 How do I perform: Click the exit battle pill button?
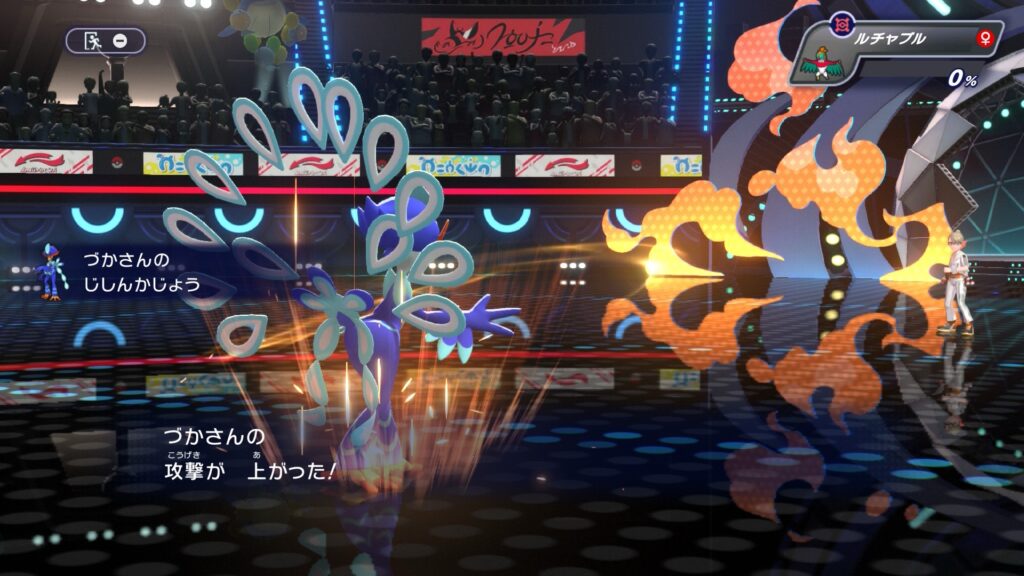(x=105, y=41)
